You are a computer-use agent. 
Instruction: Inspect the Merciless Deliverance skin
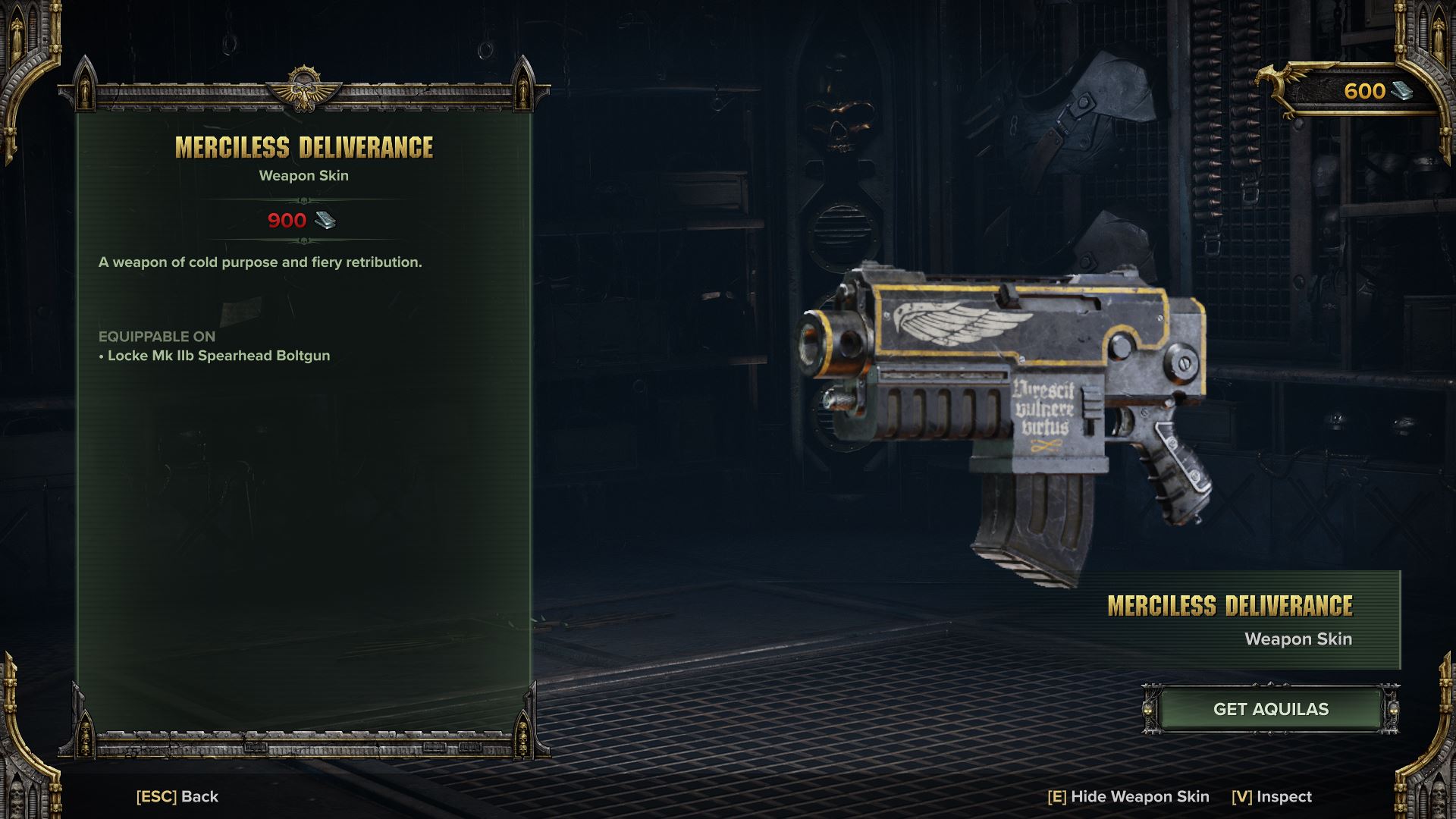(x=1272, y=796)
